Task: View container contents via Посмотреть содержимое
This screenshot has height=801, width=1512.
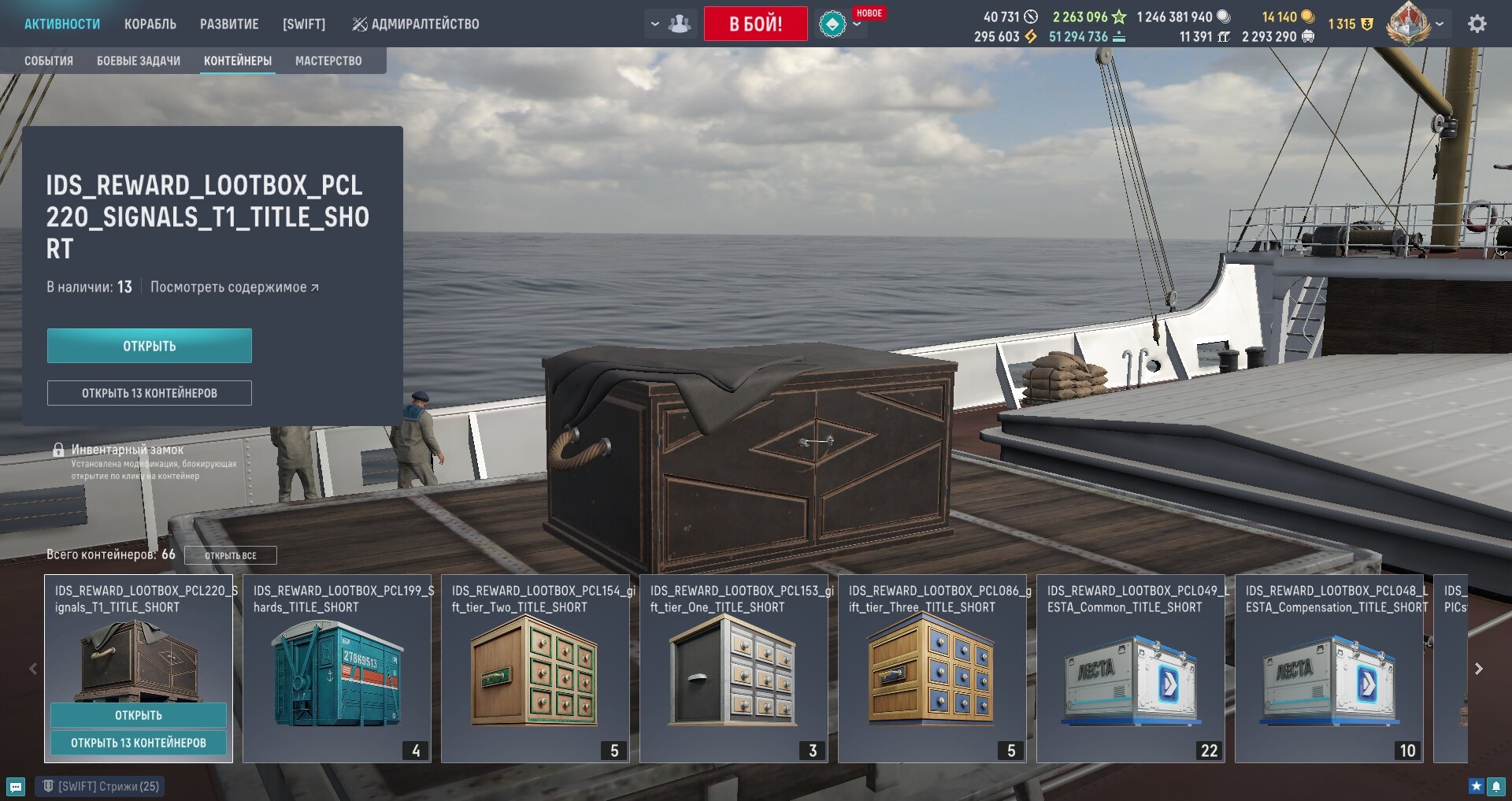Action: click(x=234, y=287)
